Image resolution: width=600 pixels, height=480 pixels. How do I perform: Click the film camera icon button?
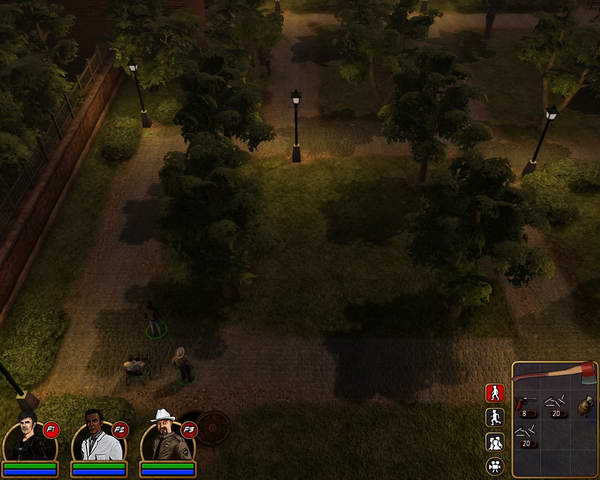coord(494,465)
